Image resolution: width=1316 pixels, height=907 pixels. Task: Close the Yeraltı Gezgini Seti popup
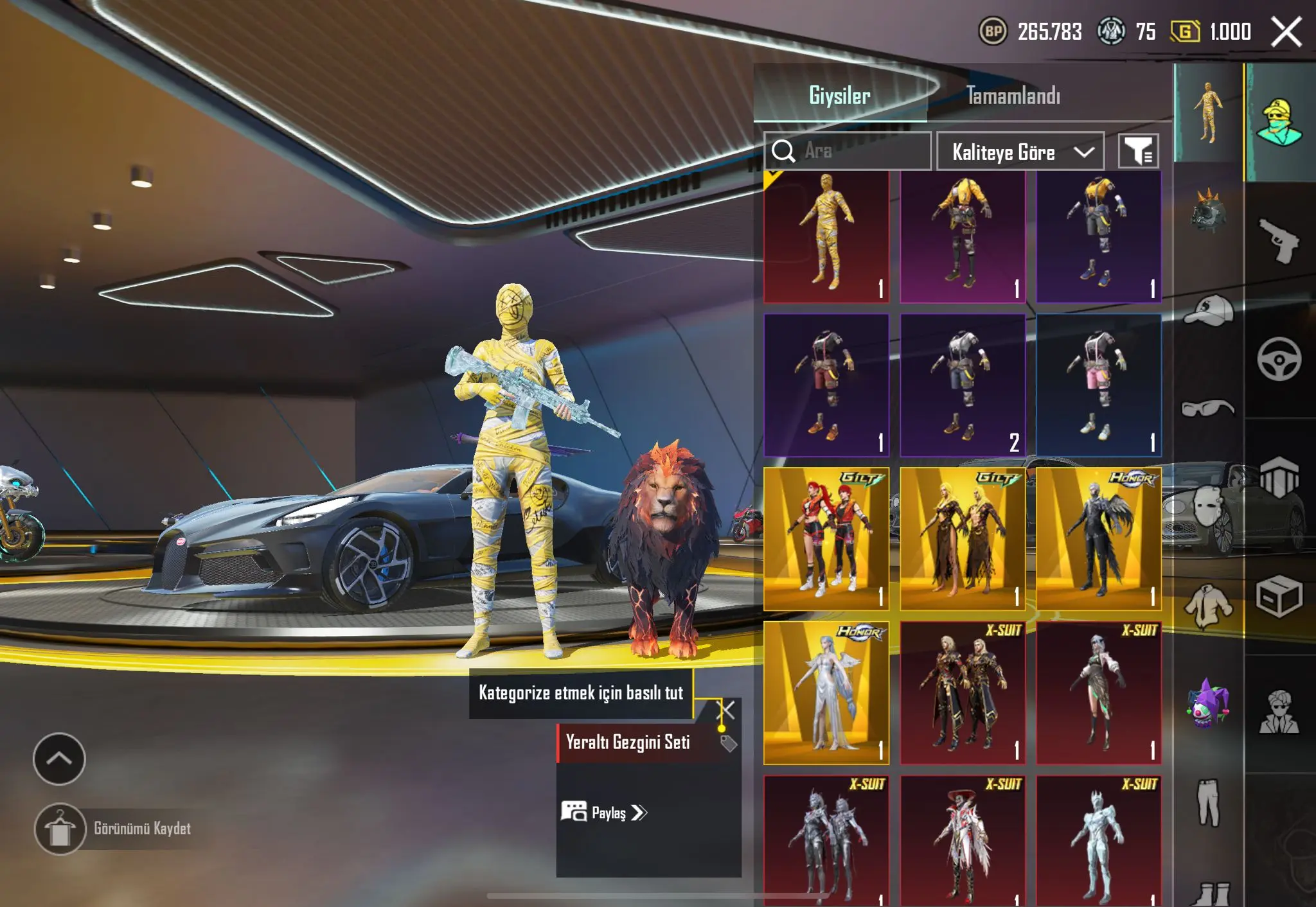pyautogui.click(x=725, y=710)
